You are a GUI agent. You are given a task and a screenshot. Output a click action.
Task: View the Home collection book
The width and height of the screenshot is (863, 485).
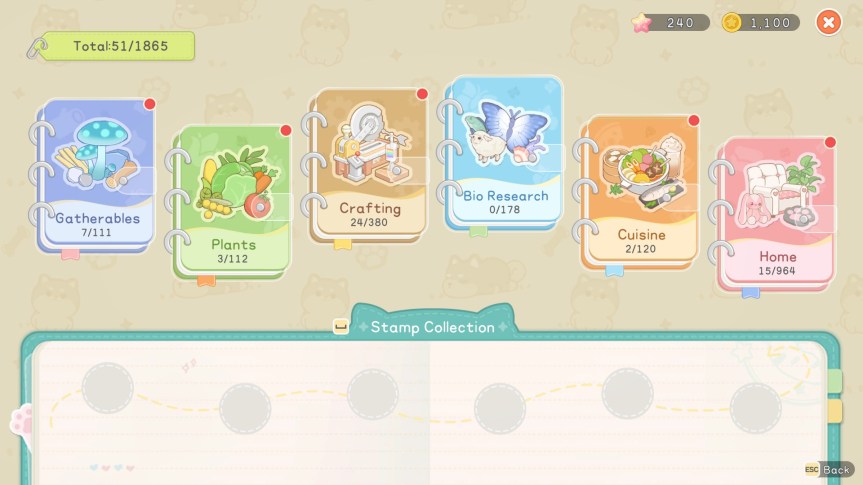[x=777, y=212]
